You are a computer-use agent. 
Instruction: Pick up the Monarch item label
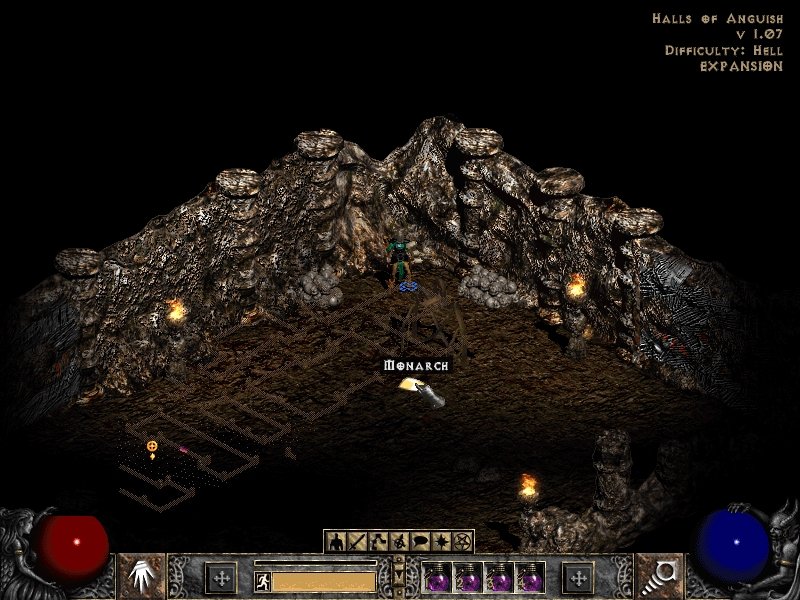click(417, 366)
